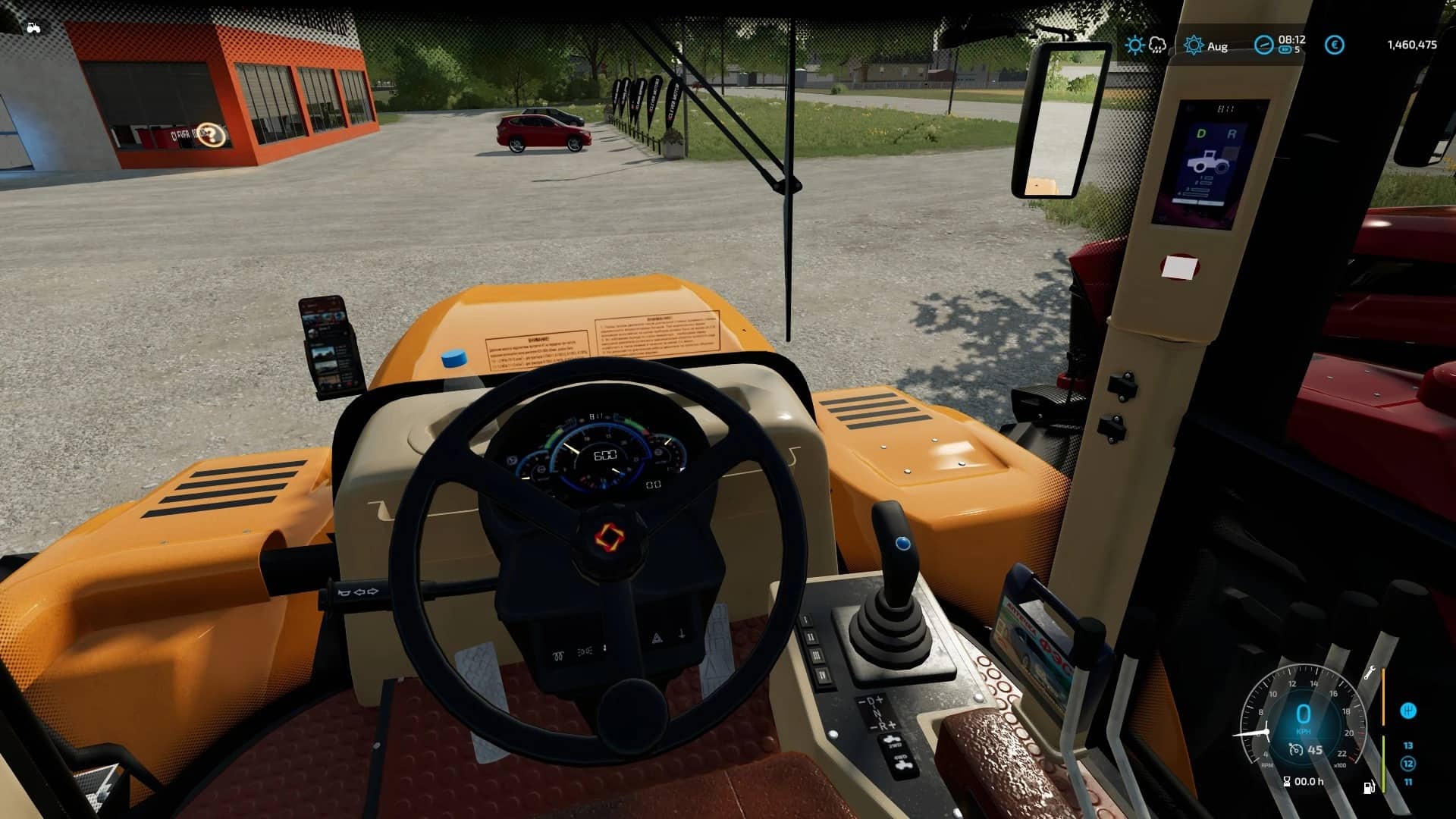The image size is (1456, 819).
Task: Click the blue gear shift icon
Action: 1407,711
